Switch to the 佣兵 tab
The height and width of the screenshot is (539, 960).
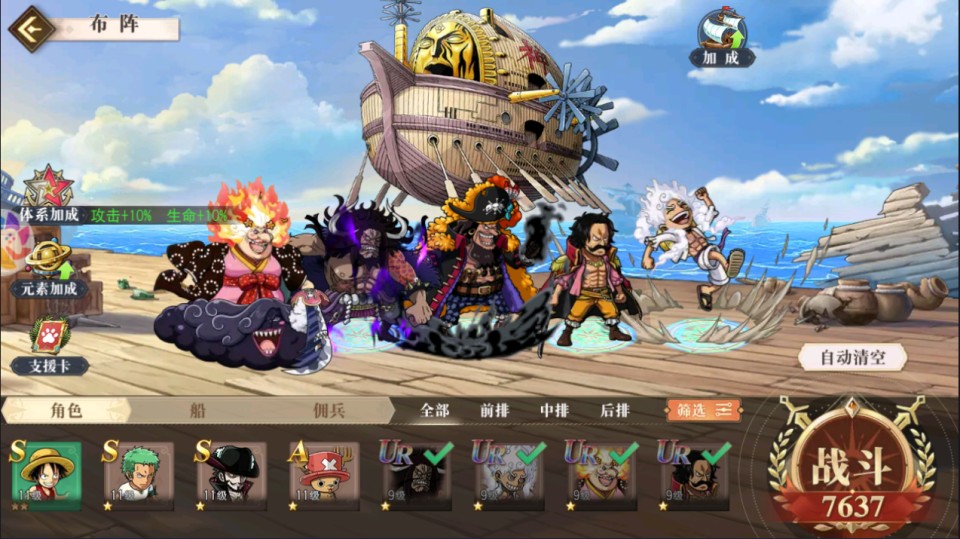(330, 410)
